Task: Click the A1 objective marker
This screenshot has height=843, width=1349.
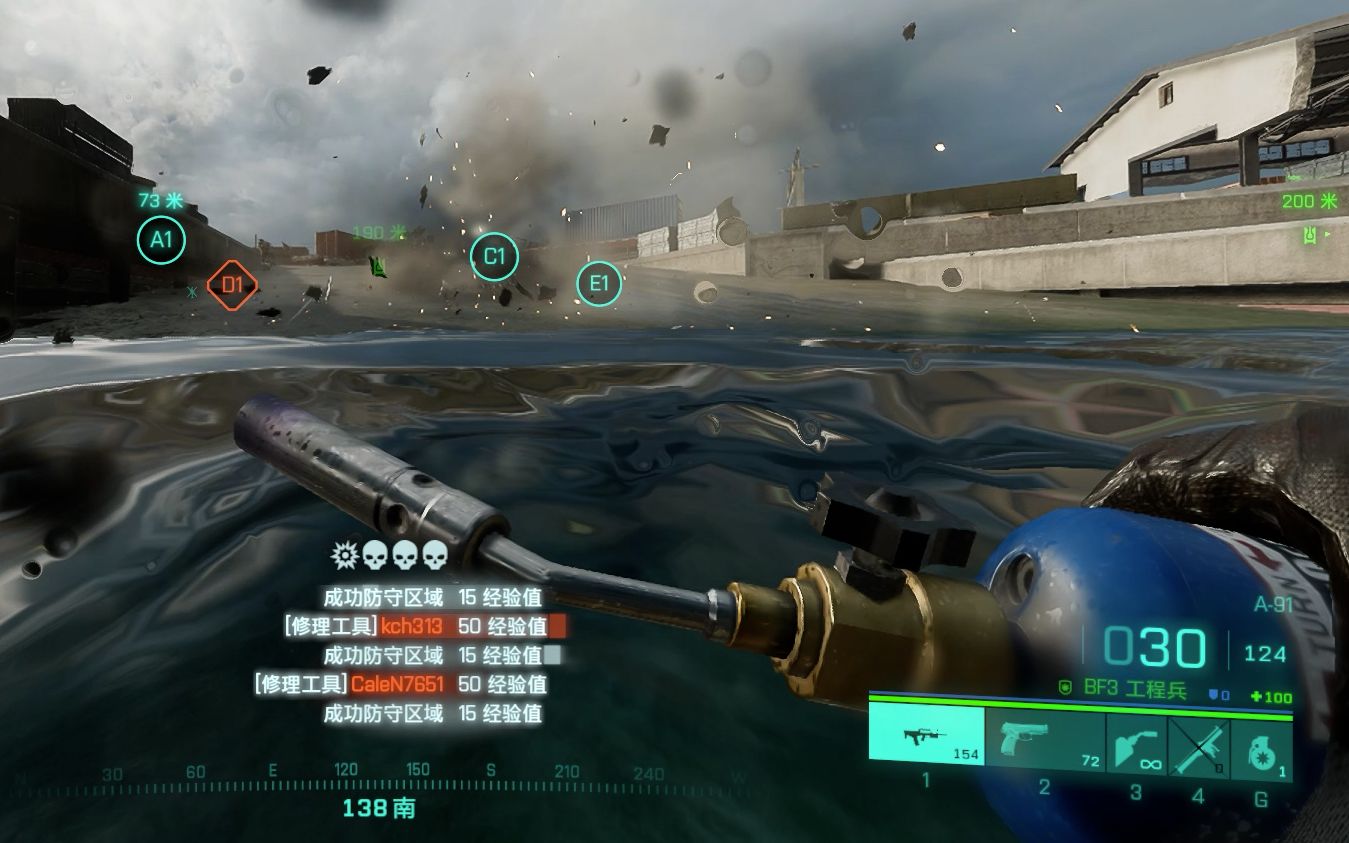Action: pos(161,240)
